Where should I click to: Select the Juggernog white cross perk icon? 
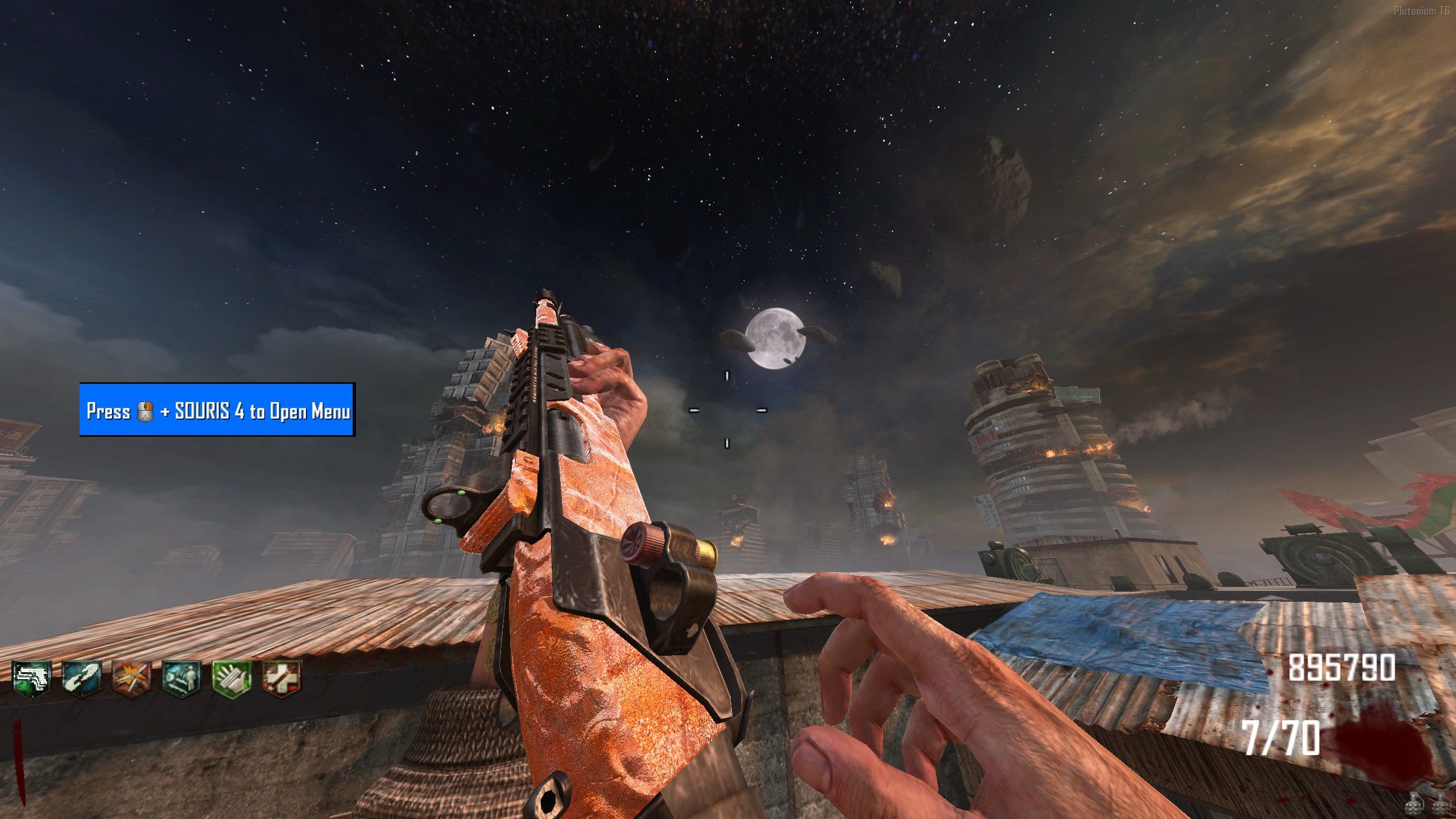[x=282, y=678]
